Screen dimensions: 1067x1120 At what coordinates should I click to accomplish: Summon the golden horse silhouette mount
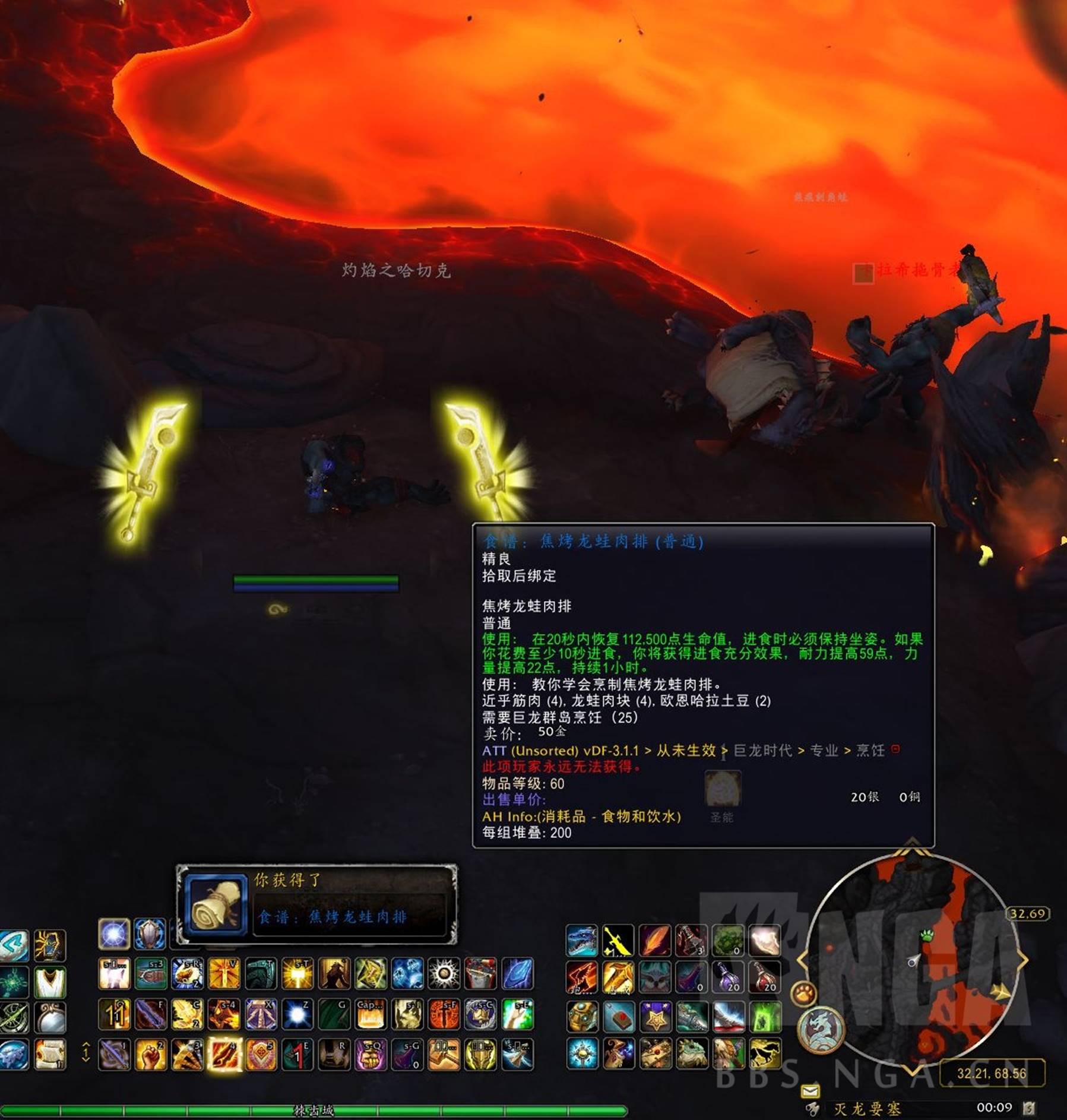[765, 1054]
